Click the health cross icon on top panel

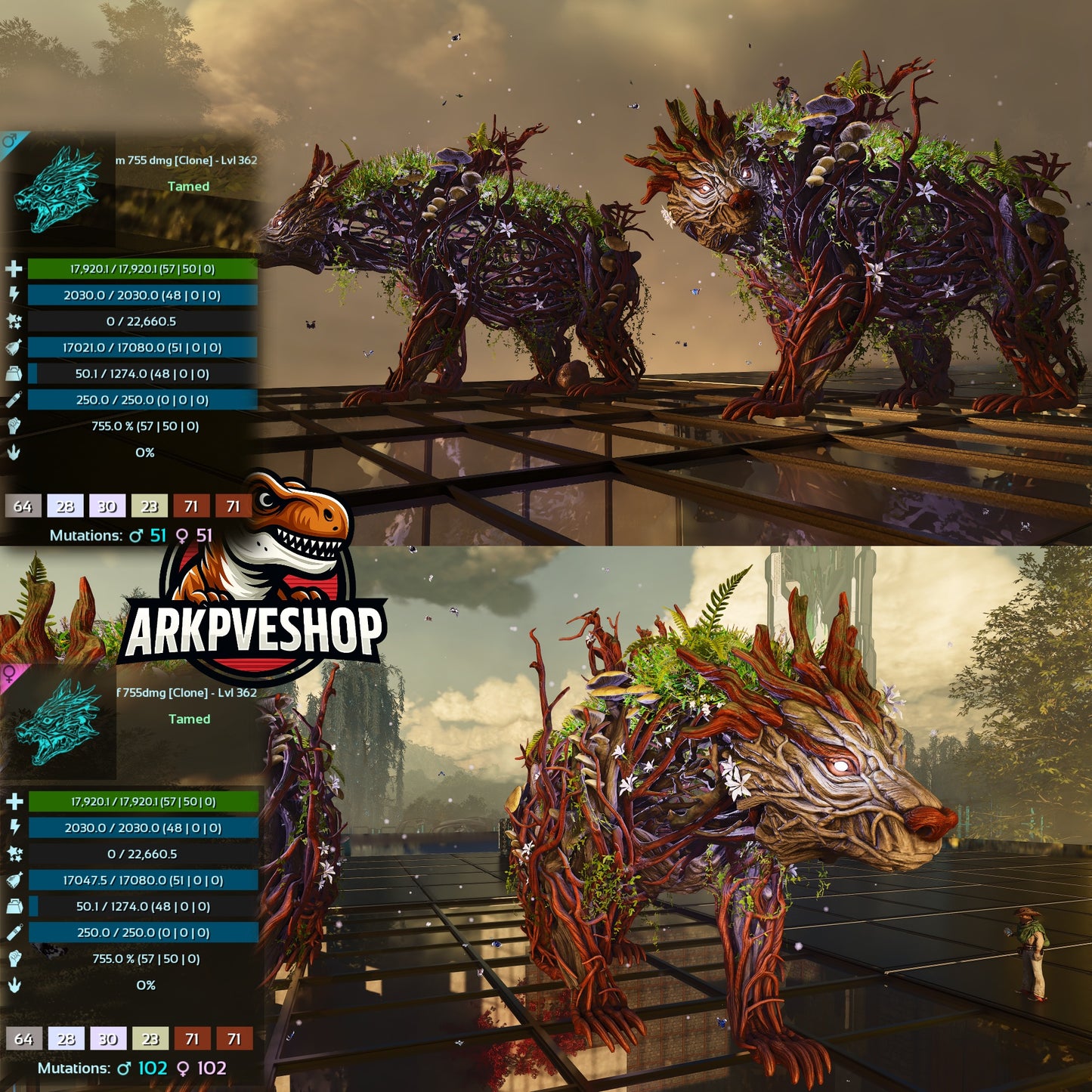click(12, 268)
